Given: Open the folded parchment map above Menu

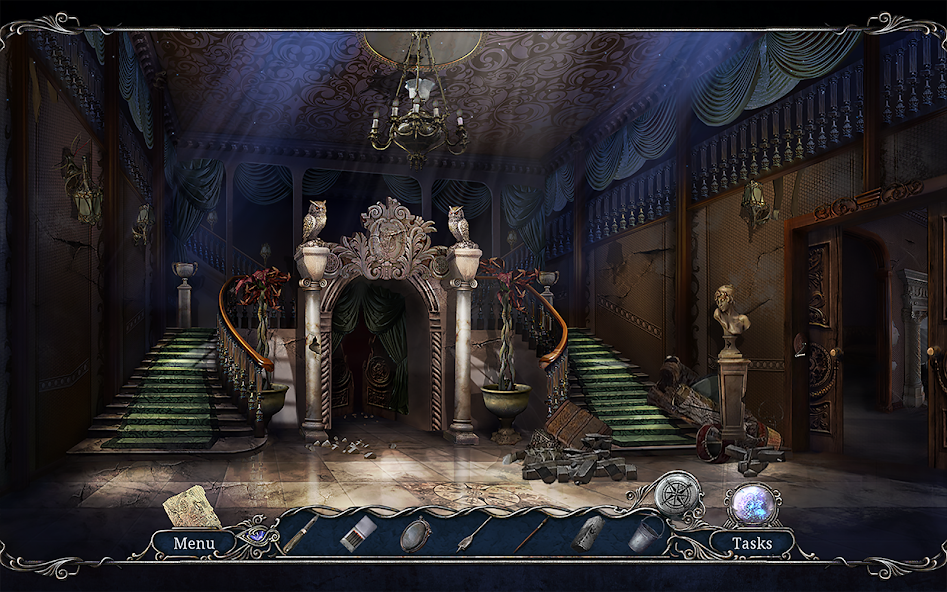Looking at the screenshot, I should point(192,506).
